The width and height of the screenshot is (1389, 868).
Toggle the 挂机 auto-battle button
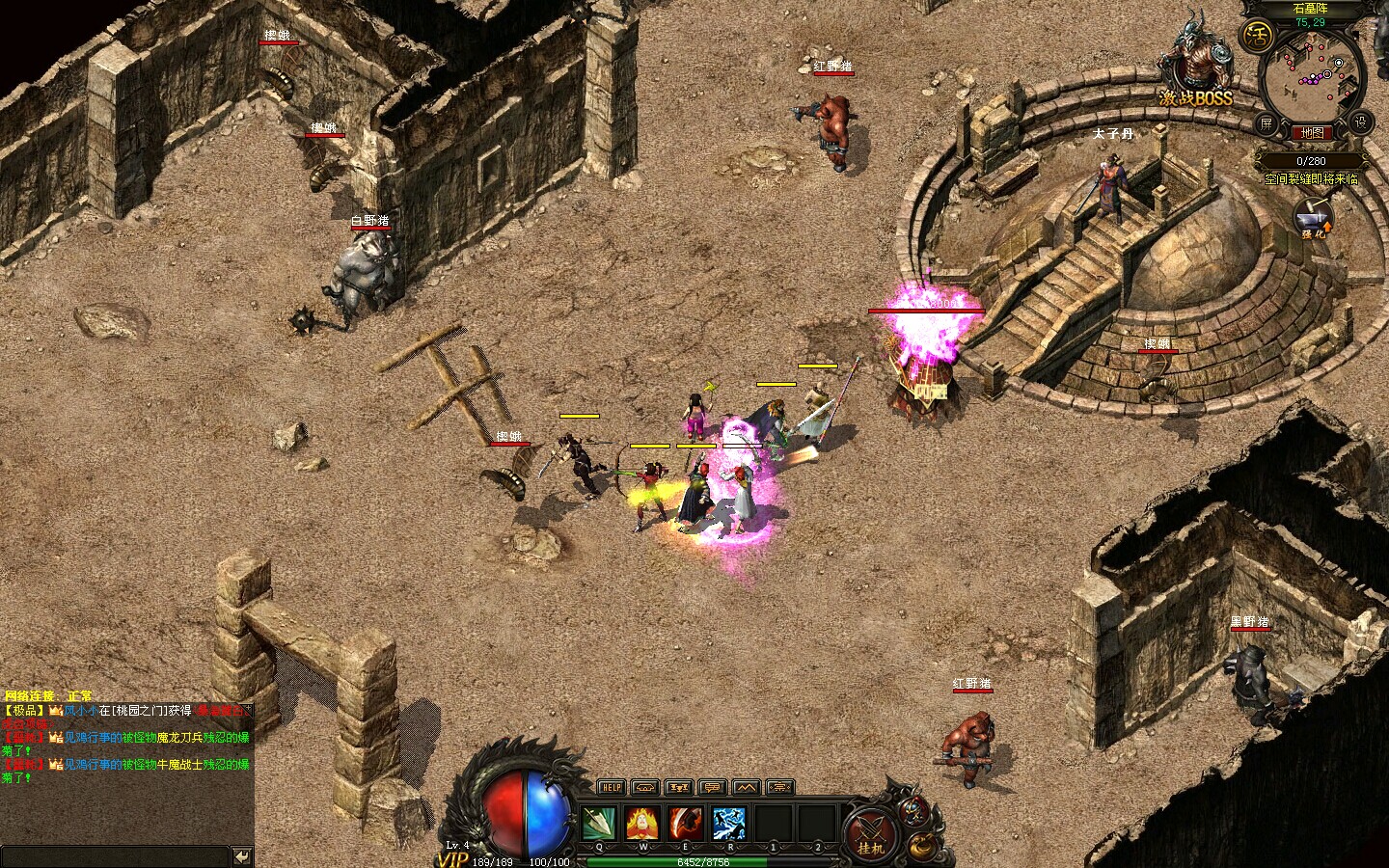tap(871, 834)
